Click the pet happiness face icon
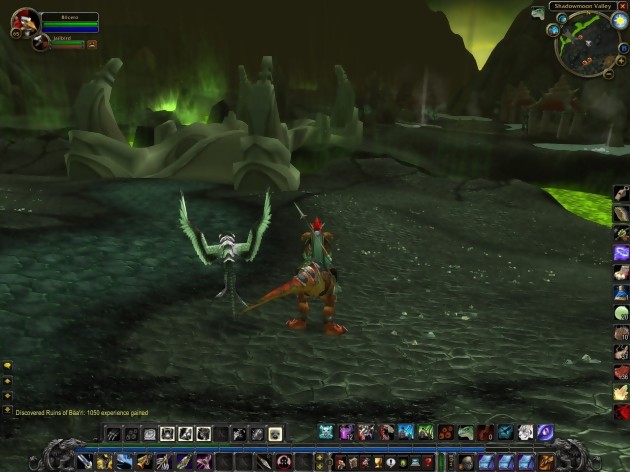Viewport: 630px width, 472px height. pos(92,44)
